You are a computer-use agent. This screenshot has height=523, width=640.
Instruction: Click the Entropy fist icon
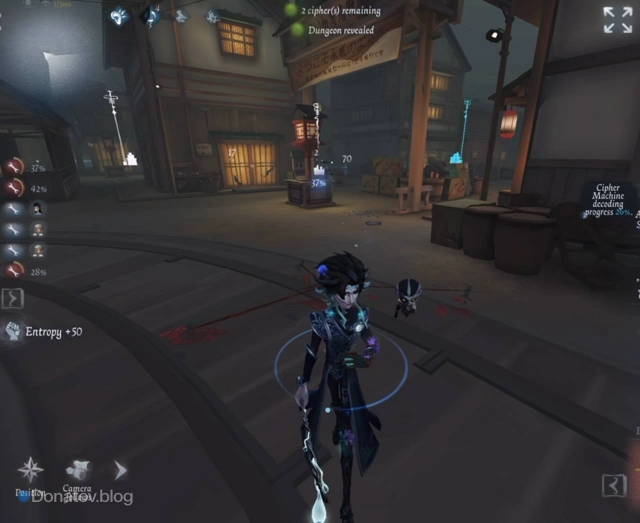(13, 331)
